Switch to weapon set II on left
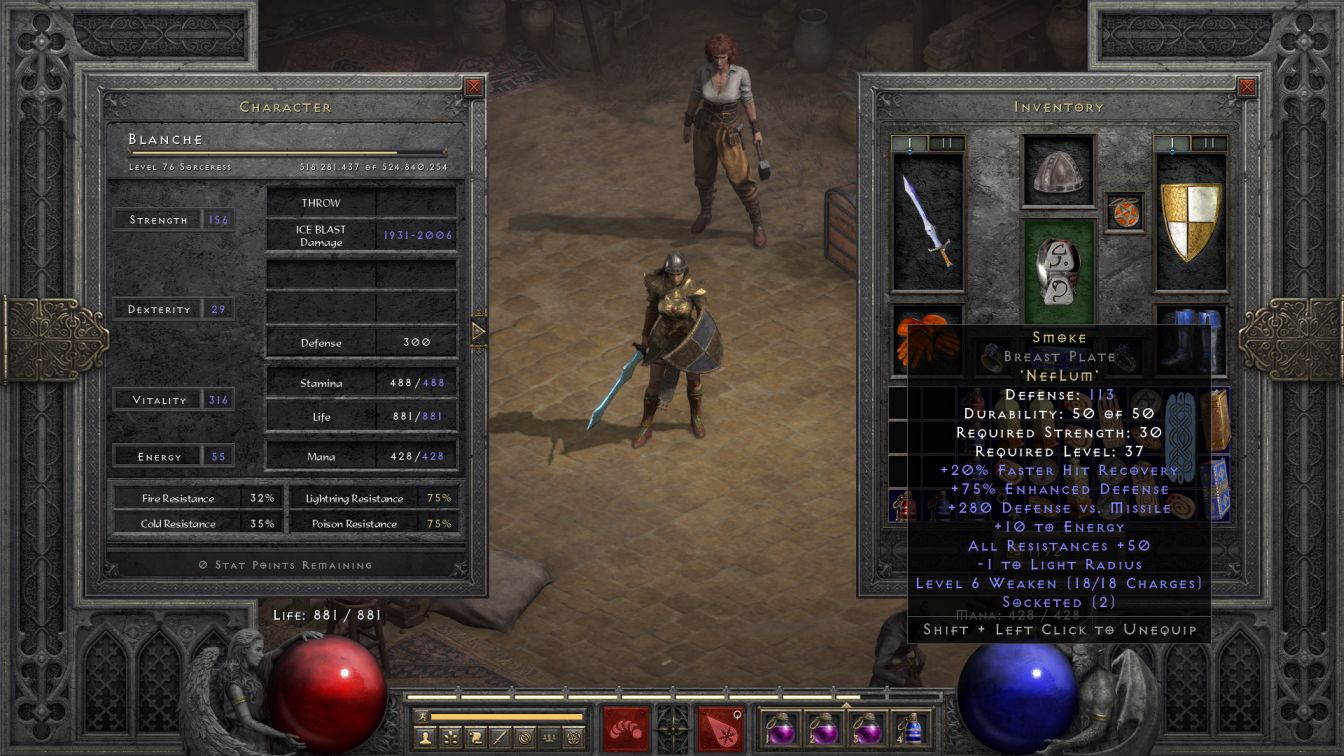The image size is (1344, 756). pyautogui.click(x=947, y=143)
